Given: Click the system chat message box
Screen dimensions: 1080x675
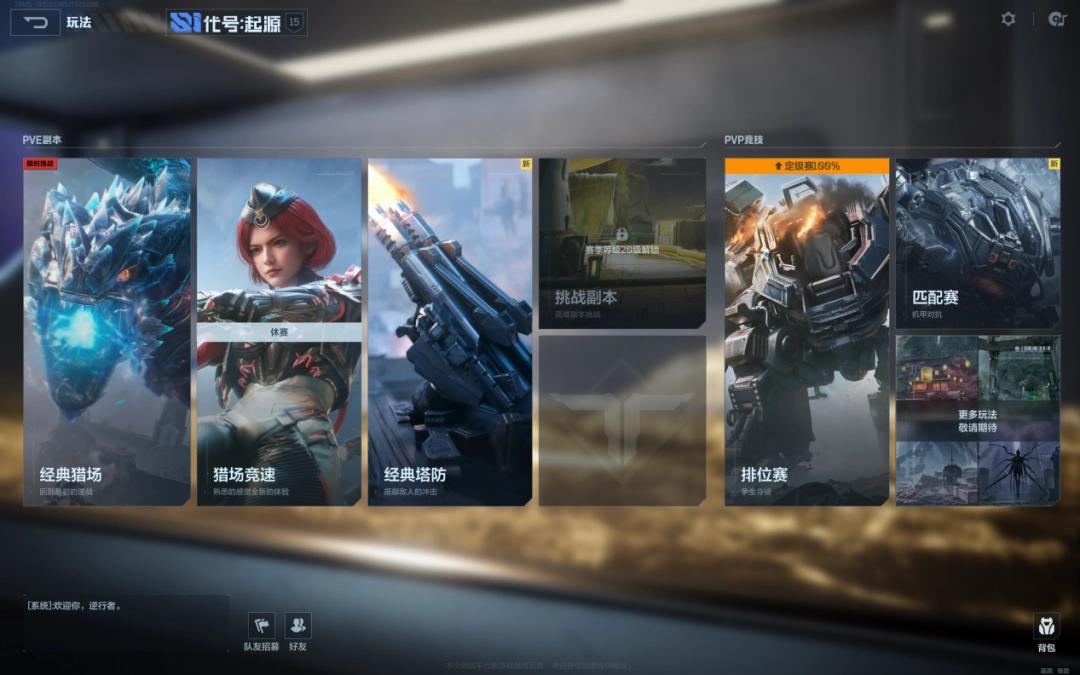Looking at the screenshot, I should click(x=126, y=622).
